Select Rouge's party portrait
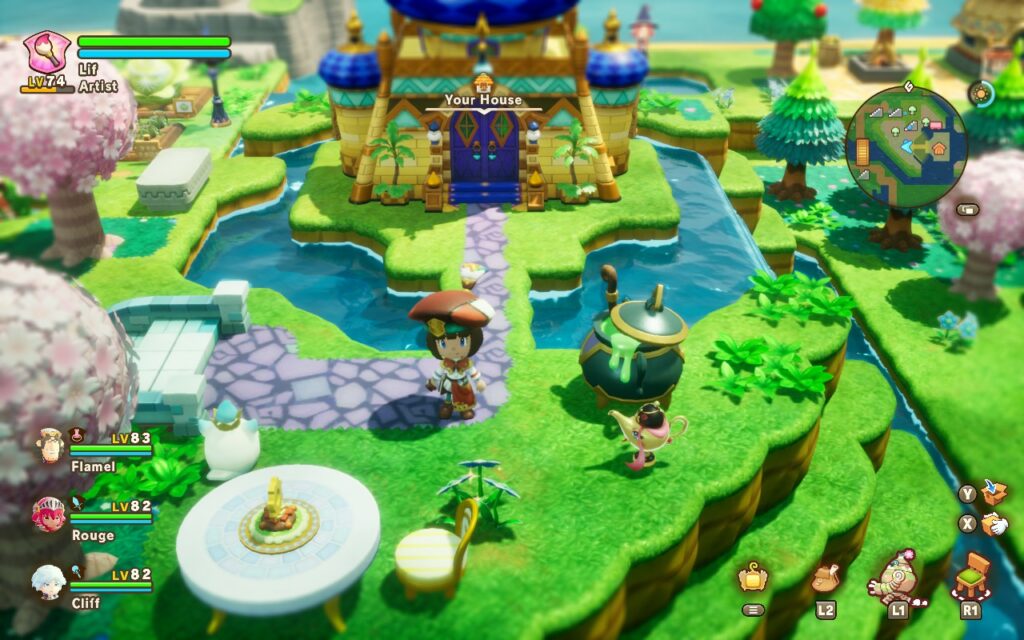Viewport: 1024px width, 640px height. point(49,514)
